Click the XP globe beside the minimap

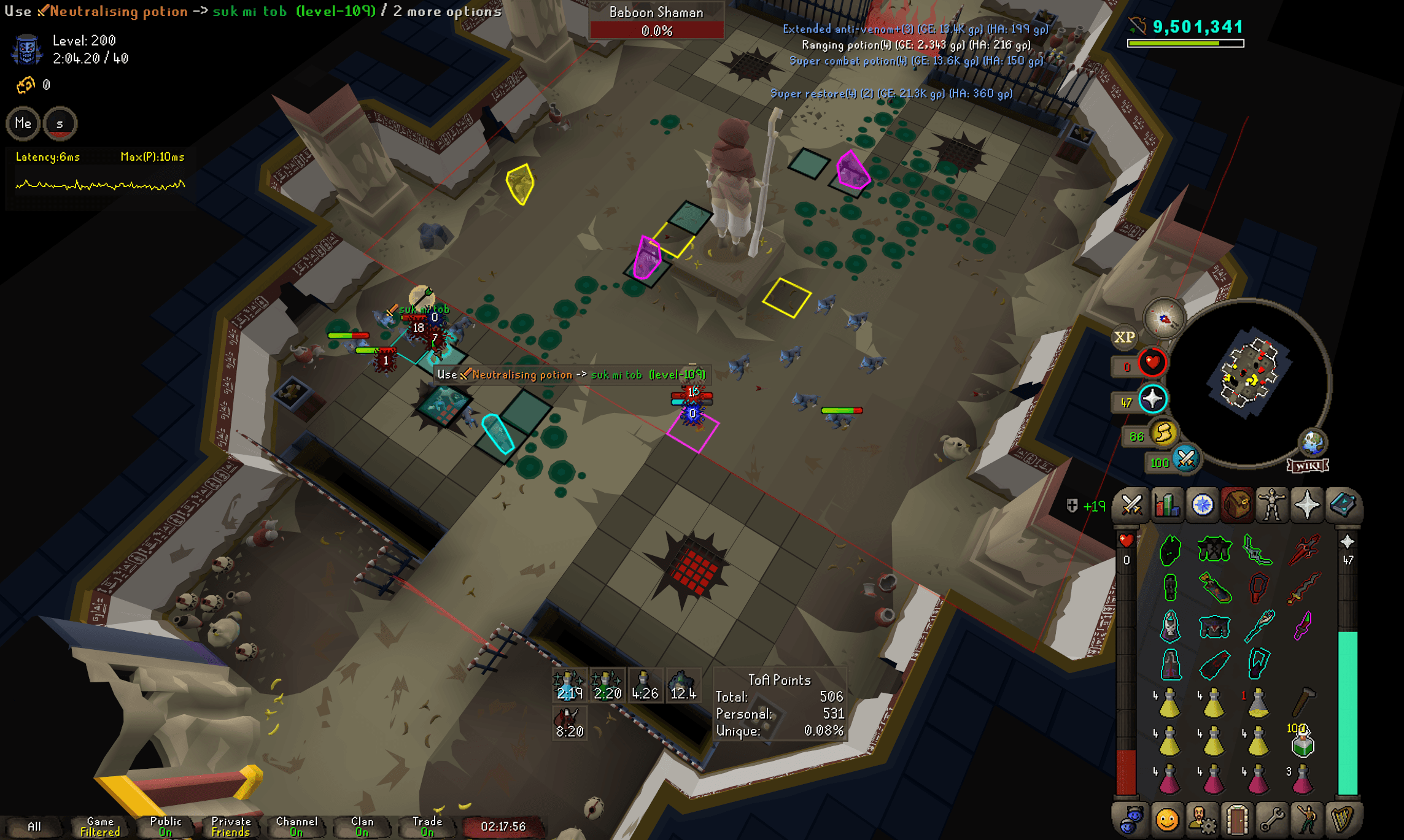pyautogui.click(x=1125, y=337)
